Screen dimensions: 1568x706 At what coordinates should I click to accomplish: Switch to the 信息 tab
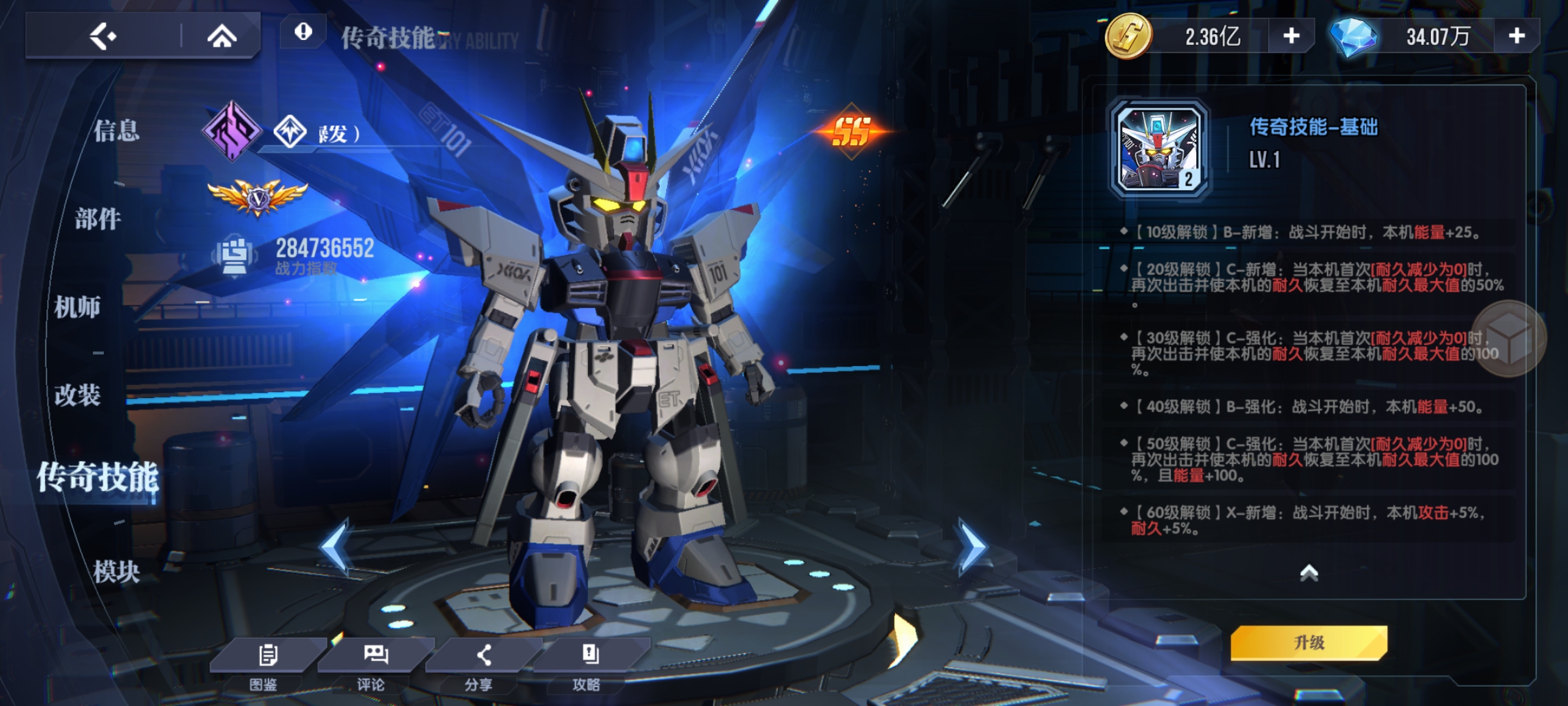116,131
